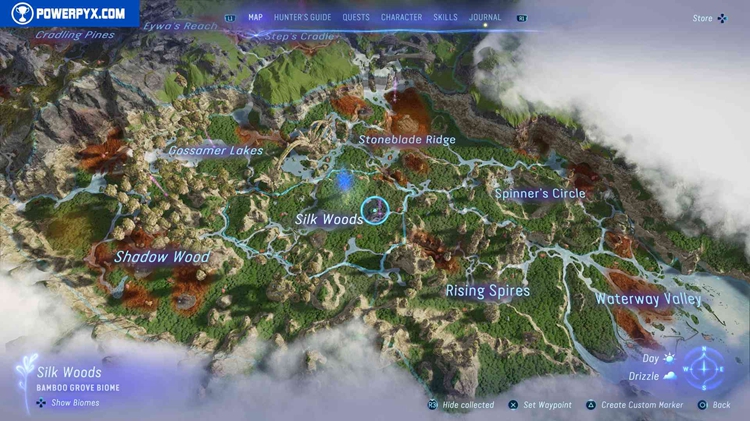Select the Gossamer Lakes map label
Image resolution: width=750 pixels, height=421 pixels.
pos(216,151)
